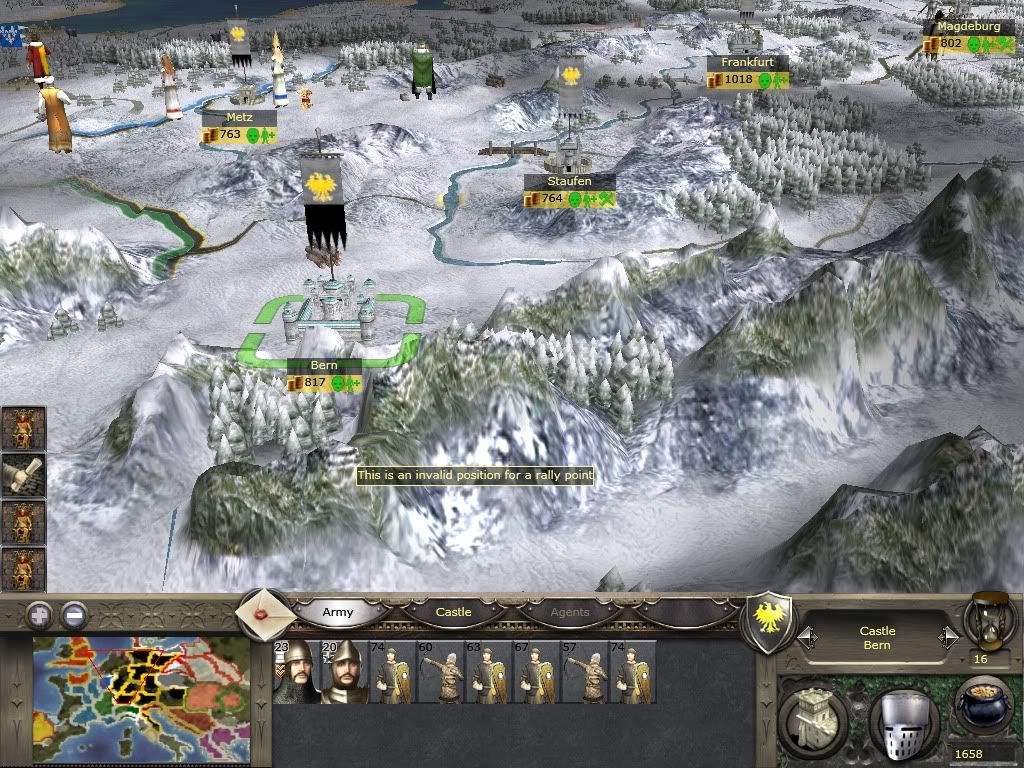Select the general unit card with 20 men
This screenshot has width=1024, height=768.
click(343, 672)
